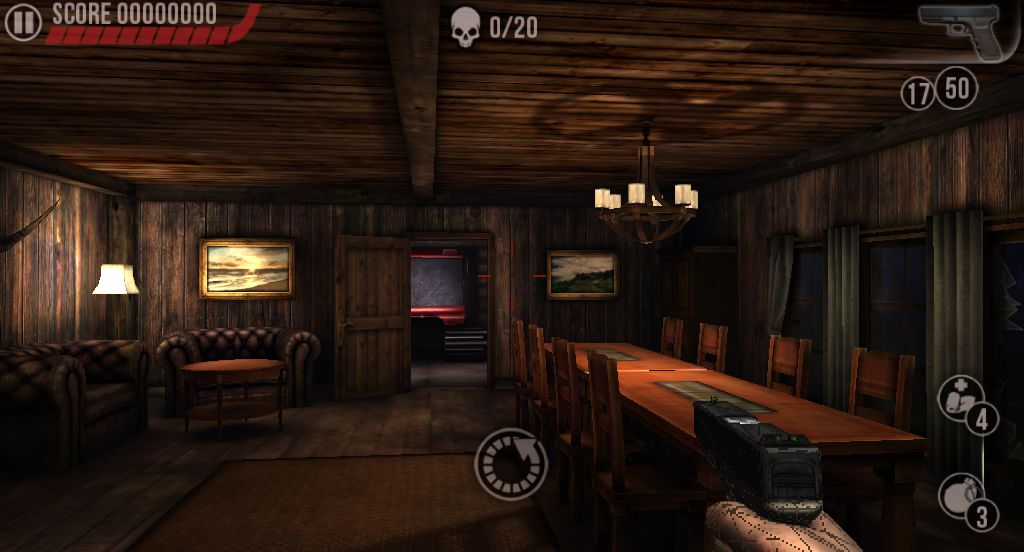
Task: Use a medkit from the health pack button
Action: 961,399
